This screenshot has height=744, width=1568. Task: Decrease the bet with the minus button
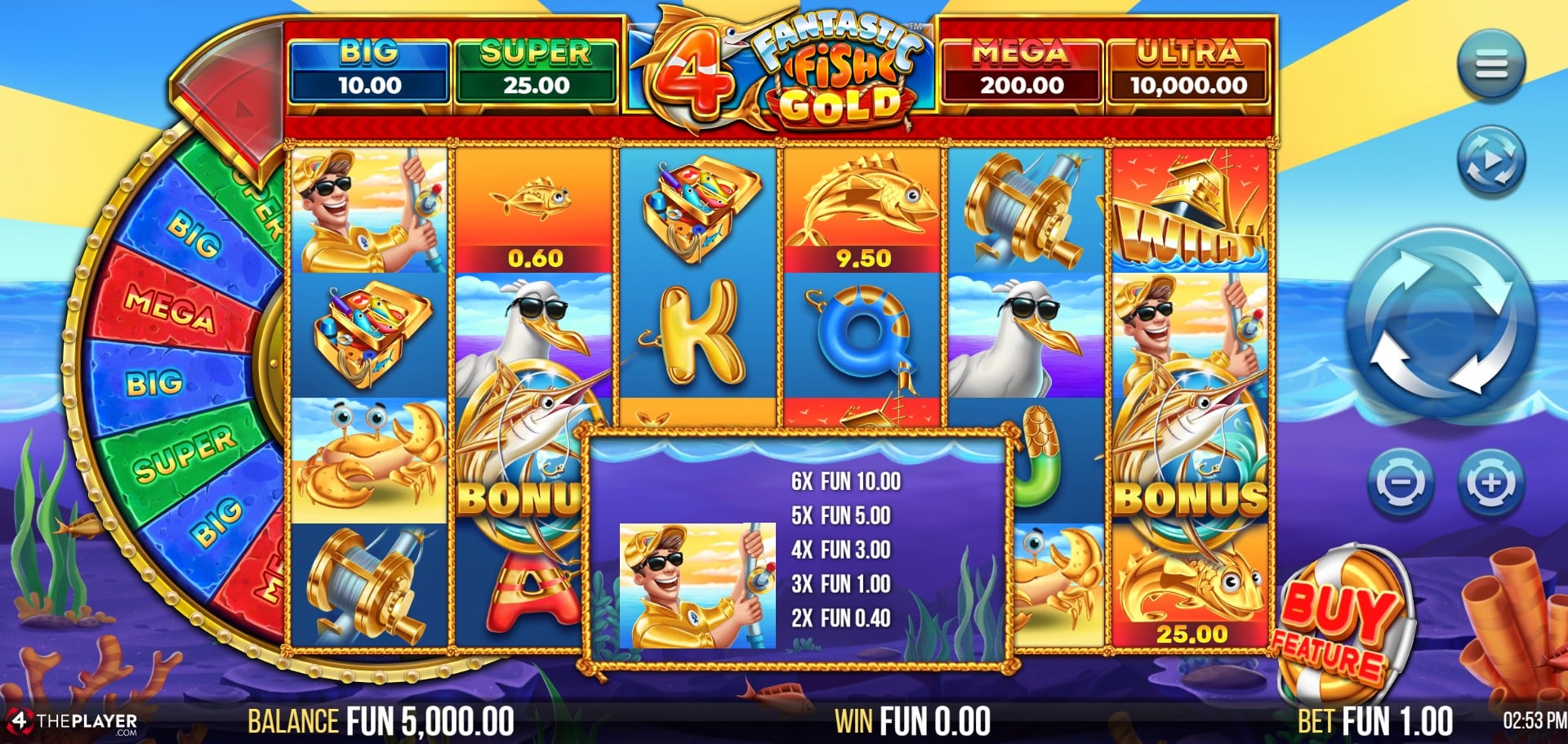pos(1400,483)
